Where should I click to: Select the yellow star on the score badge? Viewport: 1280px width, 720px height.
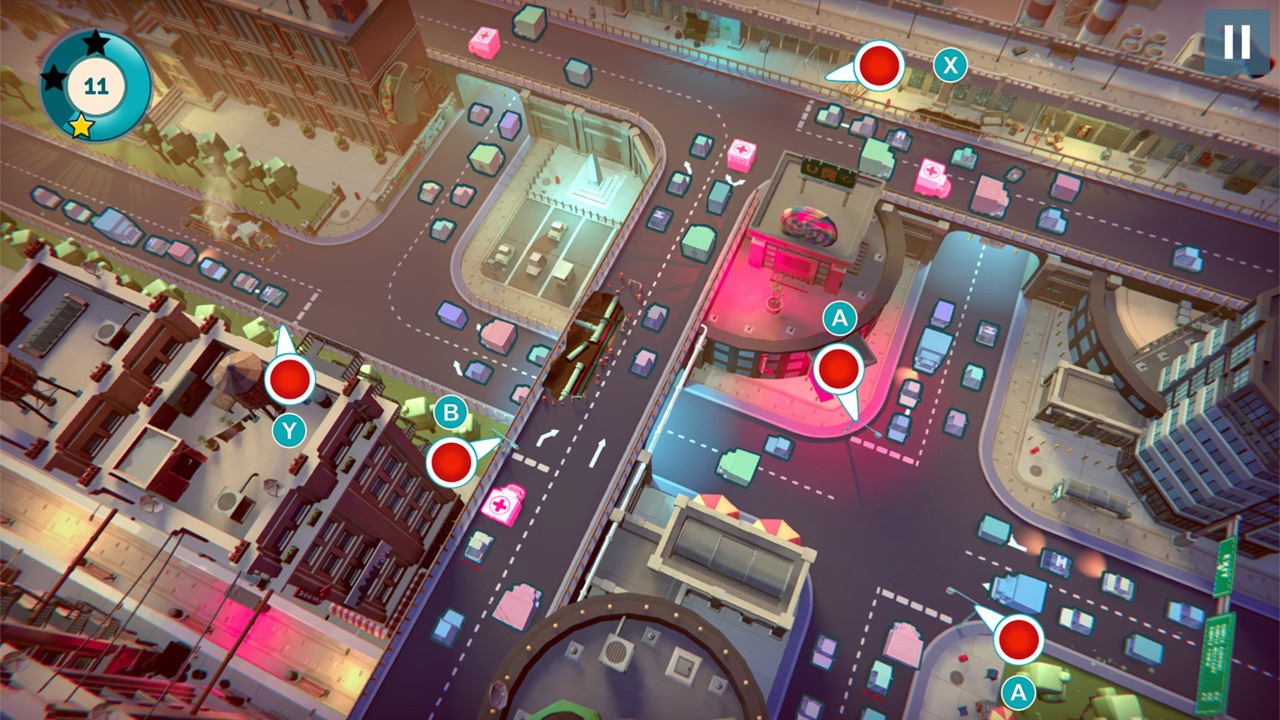click(x=80, y=127)
